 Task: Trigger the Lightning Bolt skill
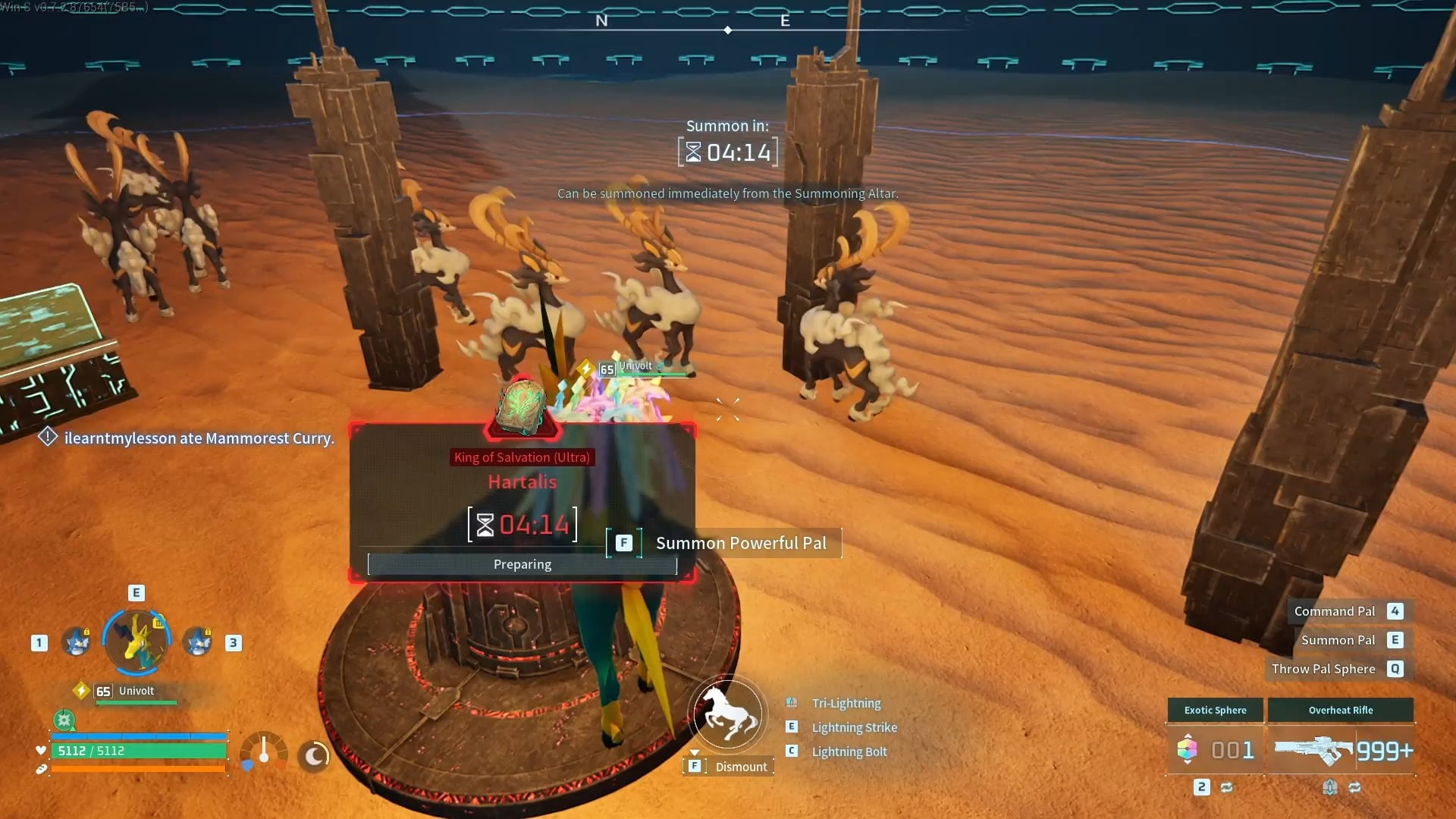pos(849,752)
